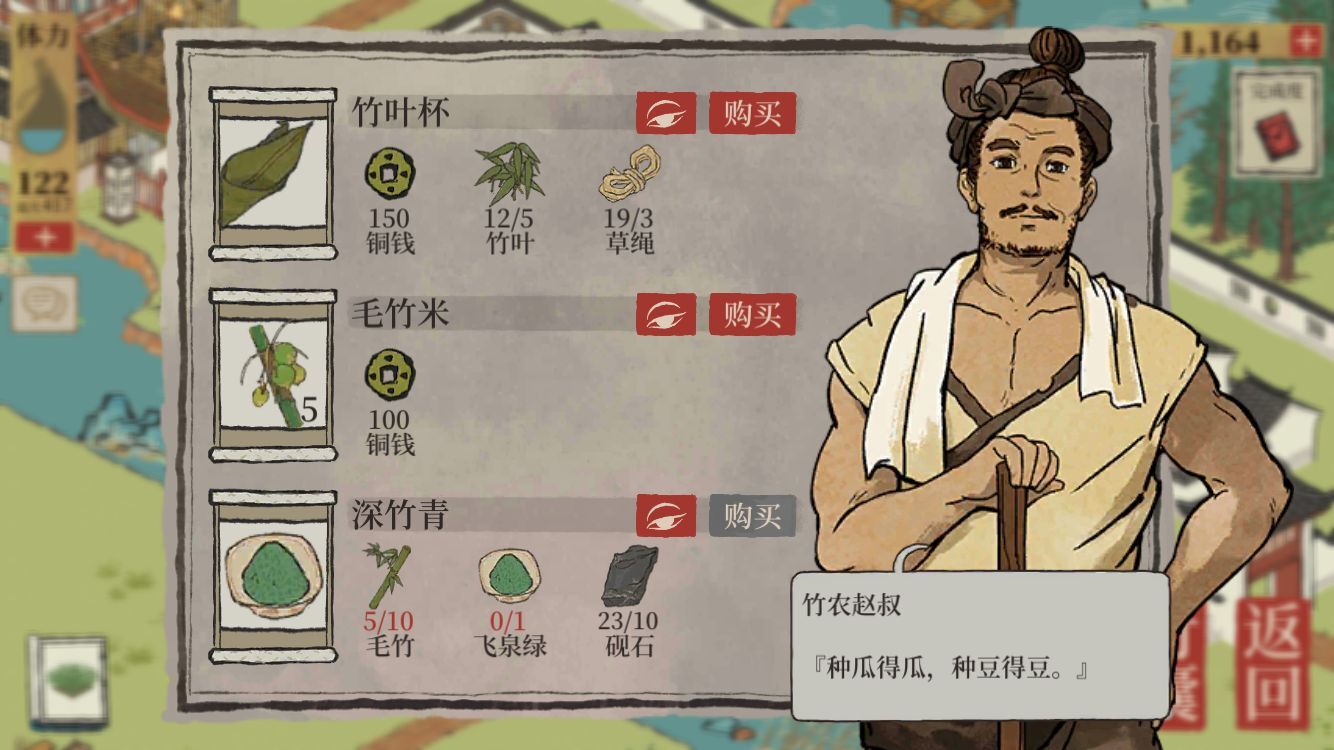The height and width of the screenshot is (750, 1334).
Task: Inspect the 毛竹 bamboo material icon
Action: click(388, 575)
